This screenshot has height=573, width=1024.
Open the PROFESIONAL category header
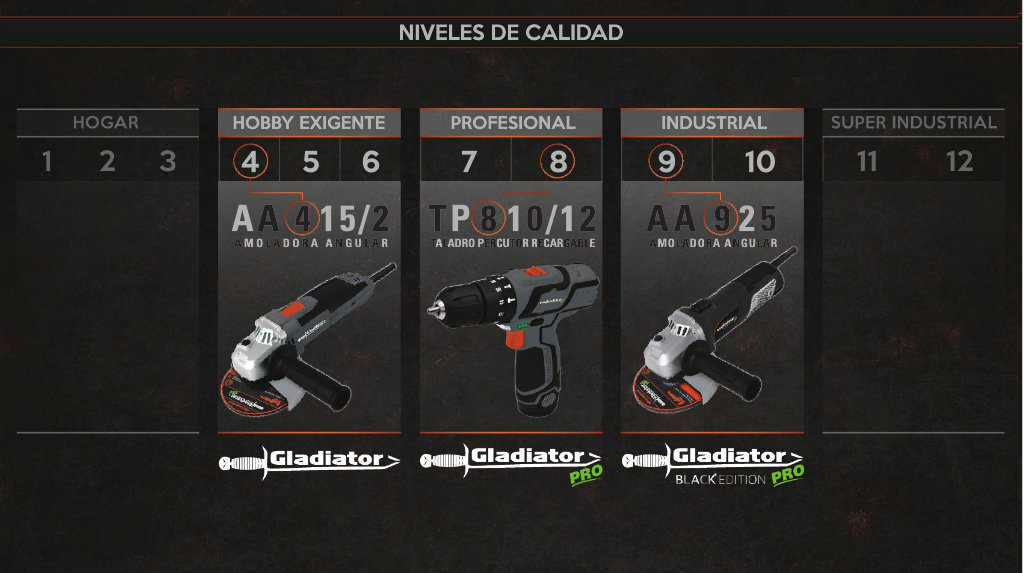pos(512,123)
